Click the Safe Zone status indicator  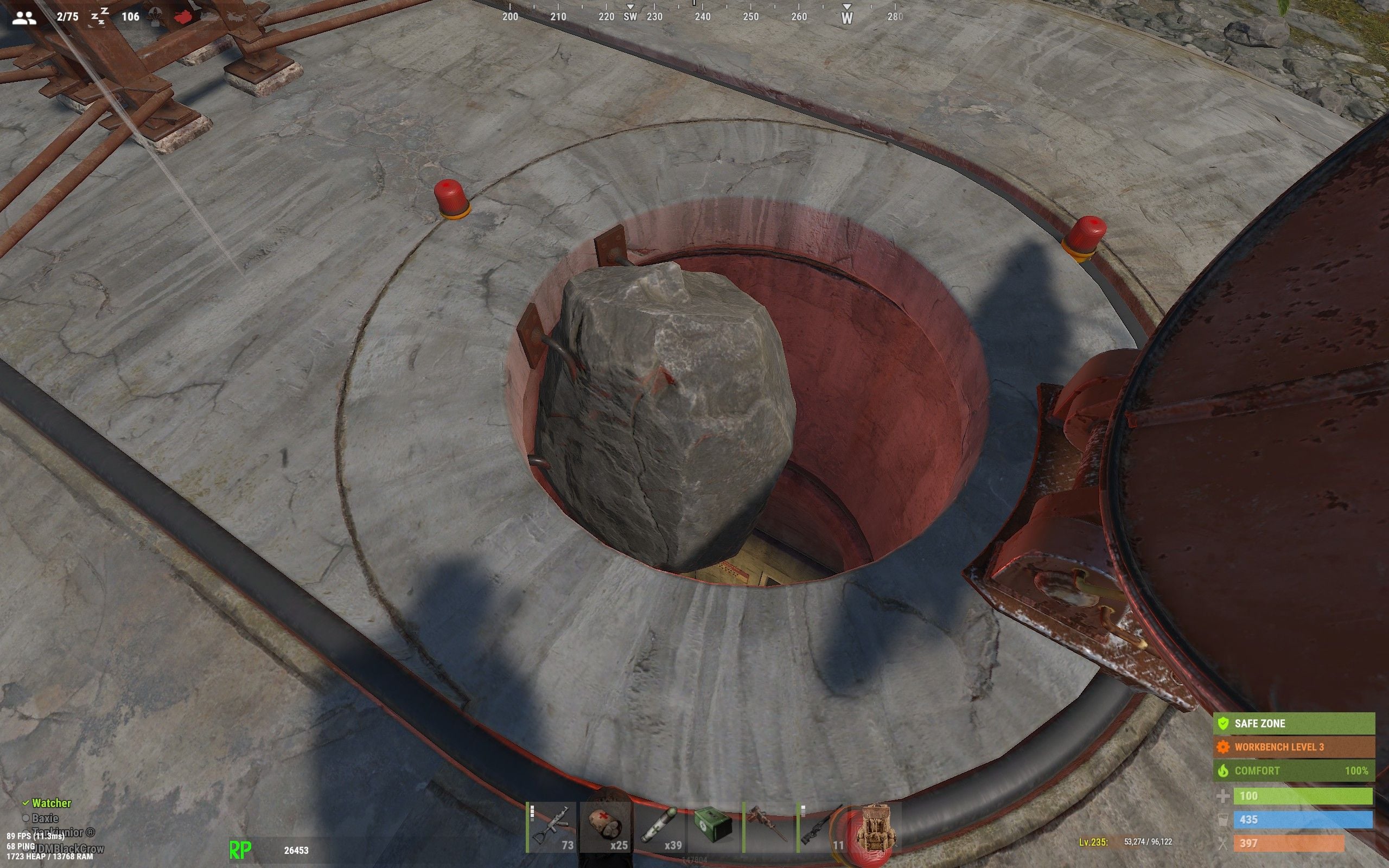coord(1294,723)
